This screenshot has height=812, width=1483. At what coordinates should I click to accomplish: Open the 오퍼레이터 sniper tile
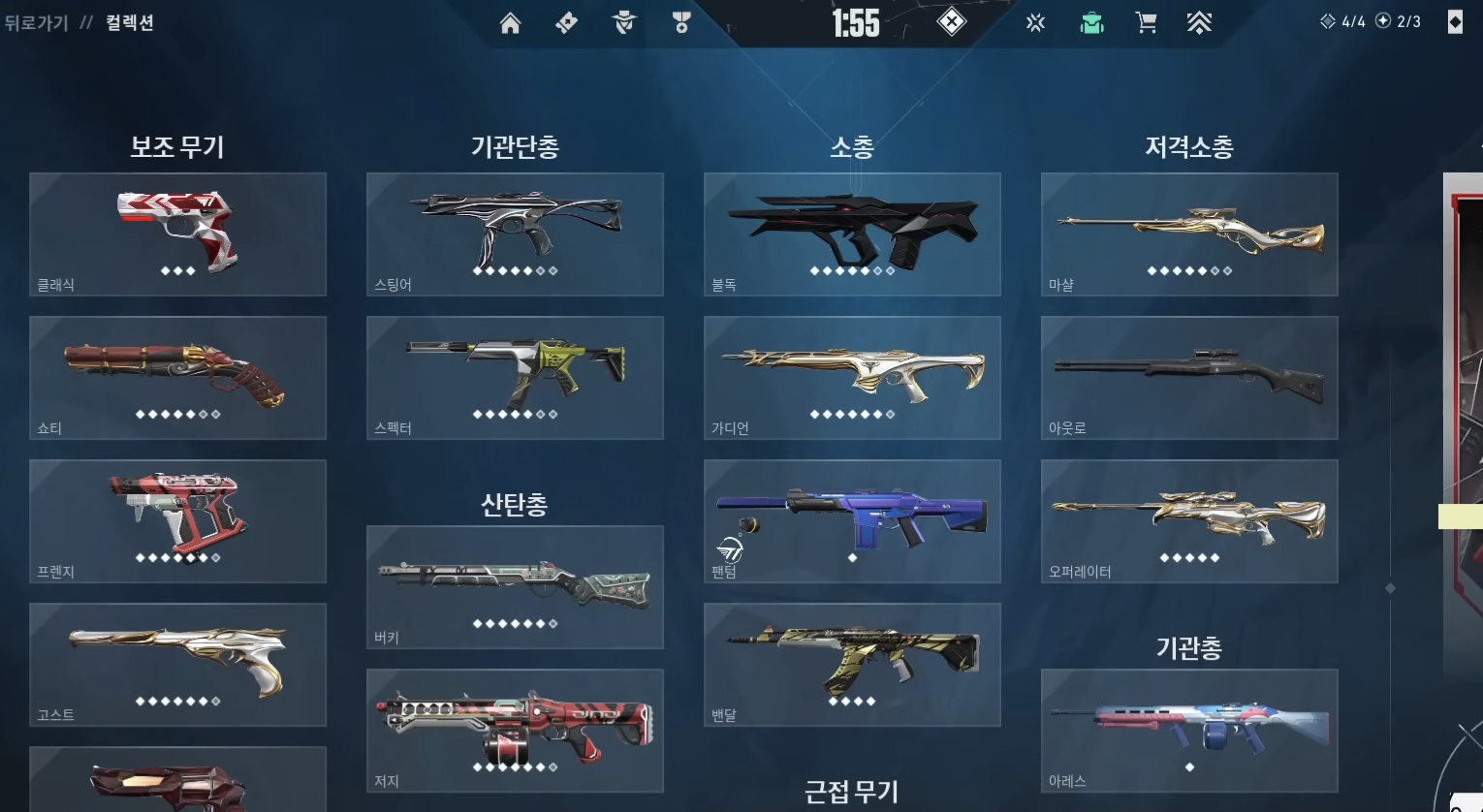pos(1189,520)
